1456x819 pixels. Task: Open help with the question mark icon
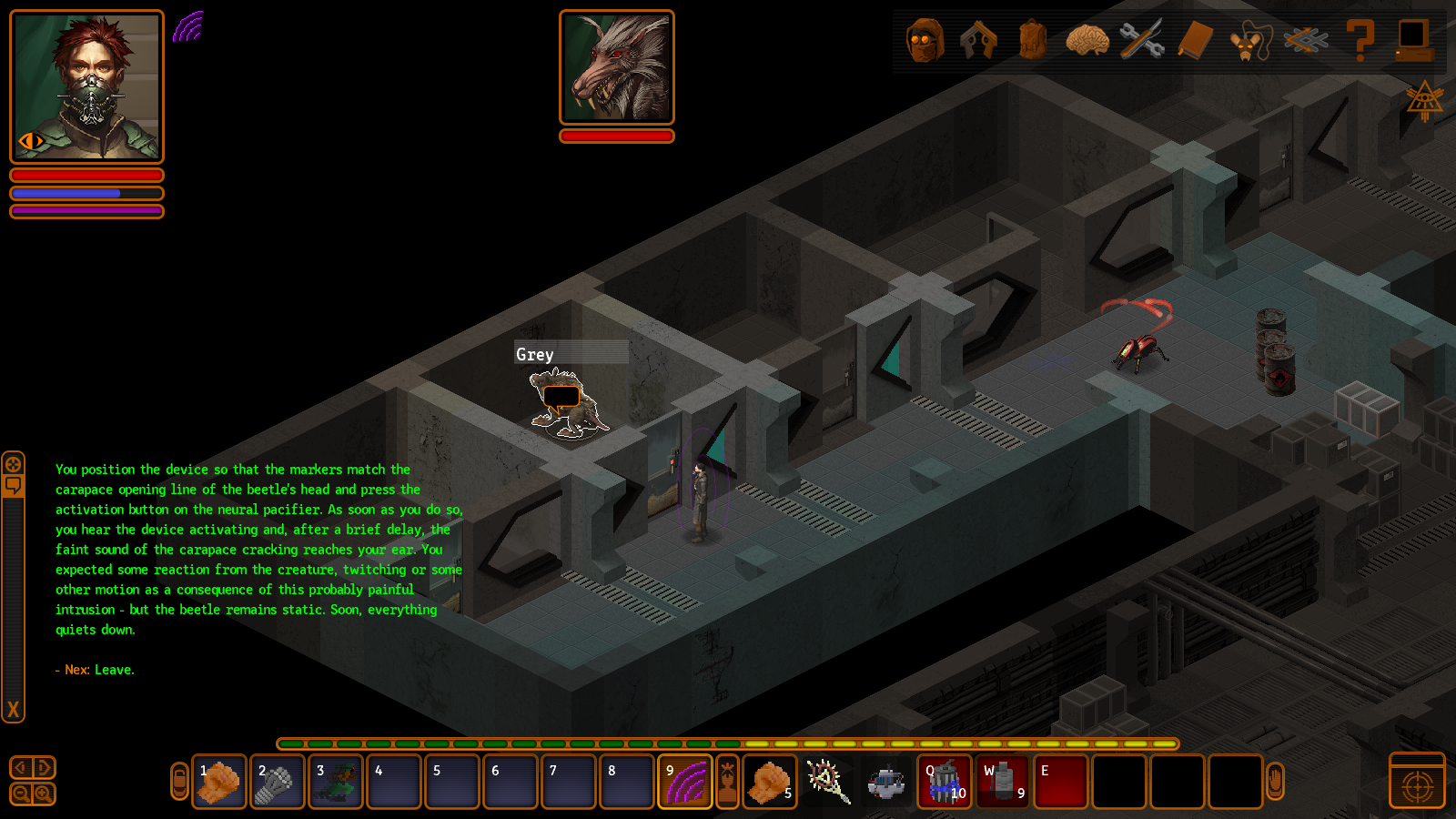click(1360, 41)
